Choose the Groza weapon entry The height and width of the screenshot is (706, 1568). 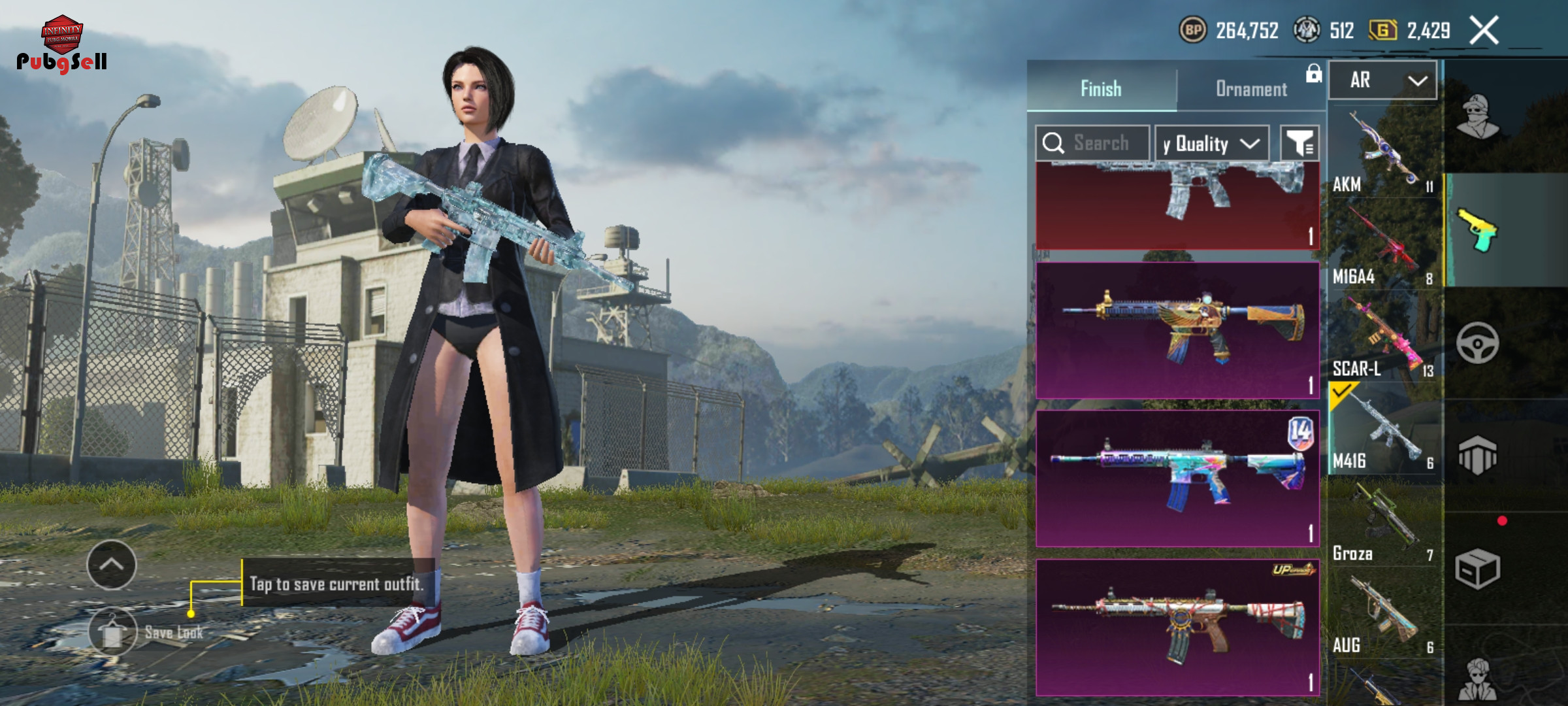(1383, 523)
